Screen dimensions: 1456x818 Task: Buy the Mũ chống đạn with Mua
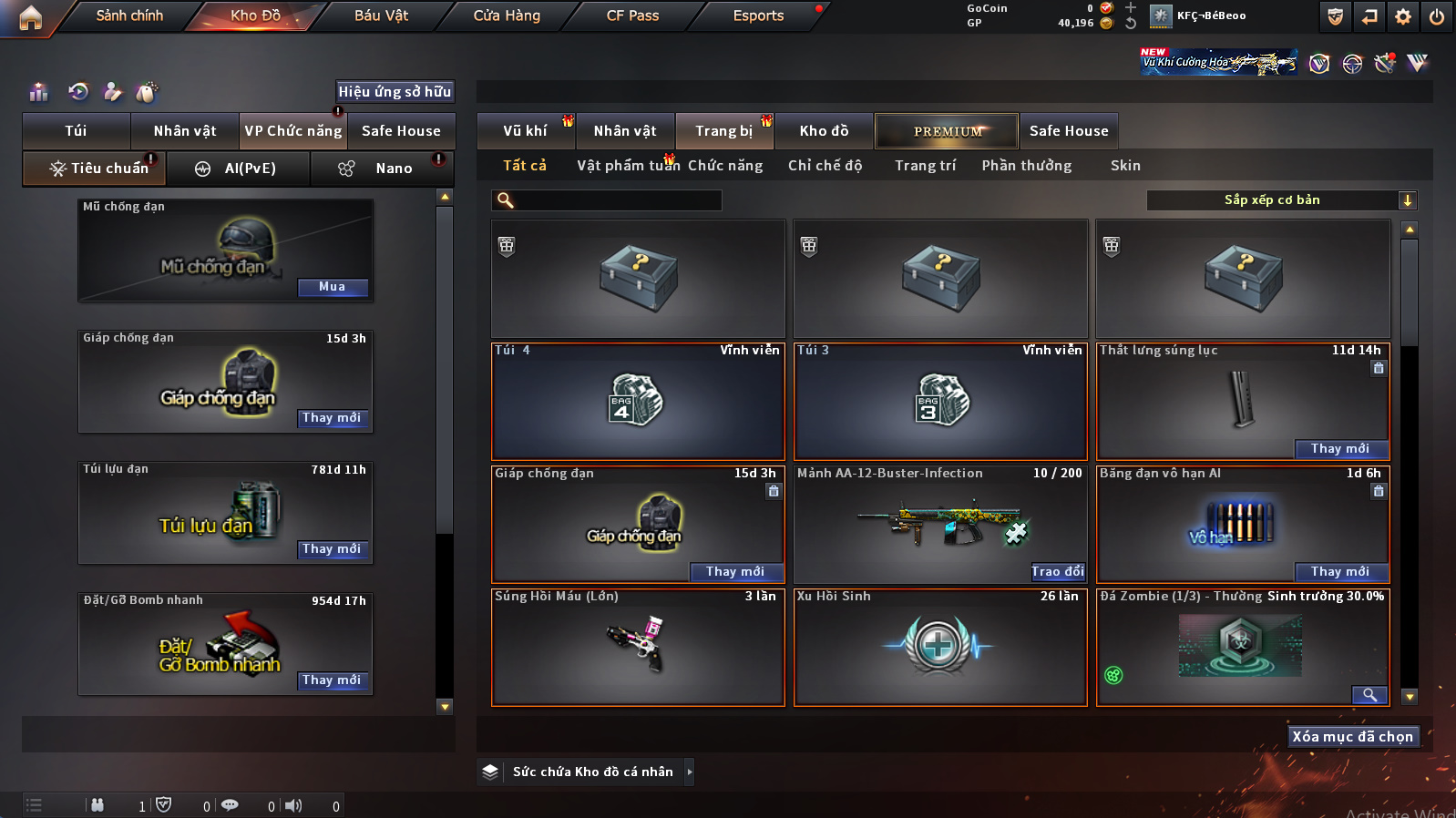click(333, 287)
